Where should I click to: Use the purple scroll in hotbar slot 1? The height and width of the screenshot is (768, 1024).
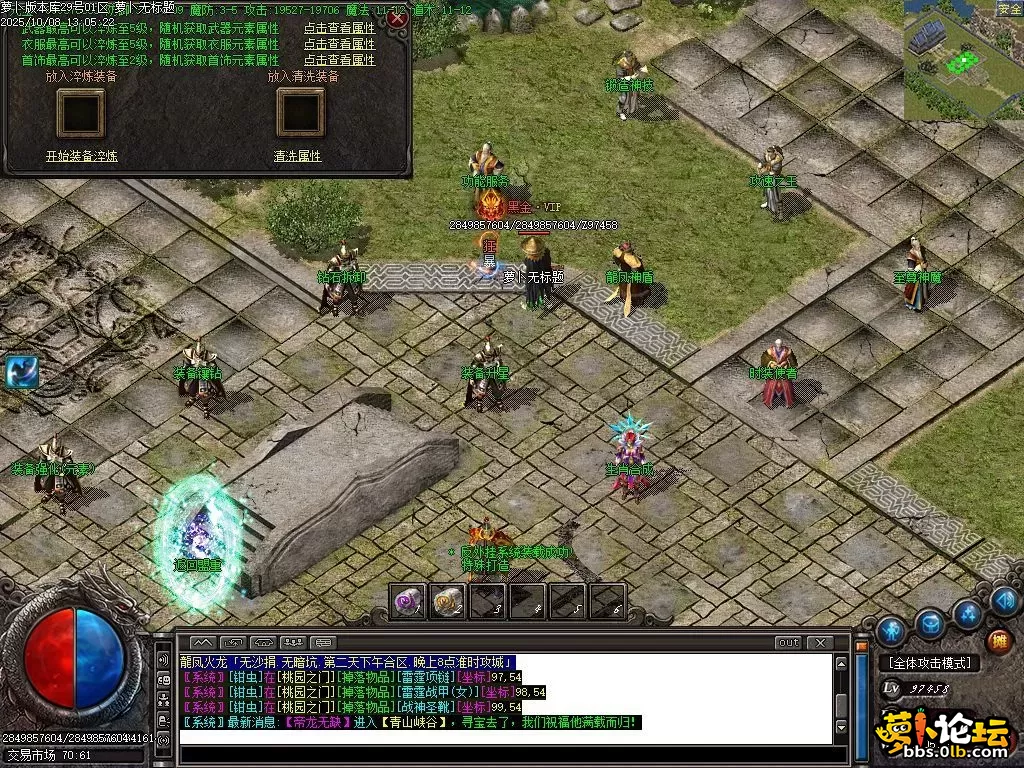click(407, 600)
